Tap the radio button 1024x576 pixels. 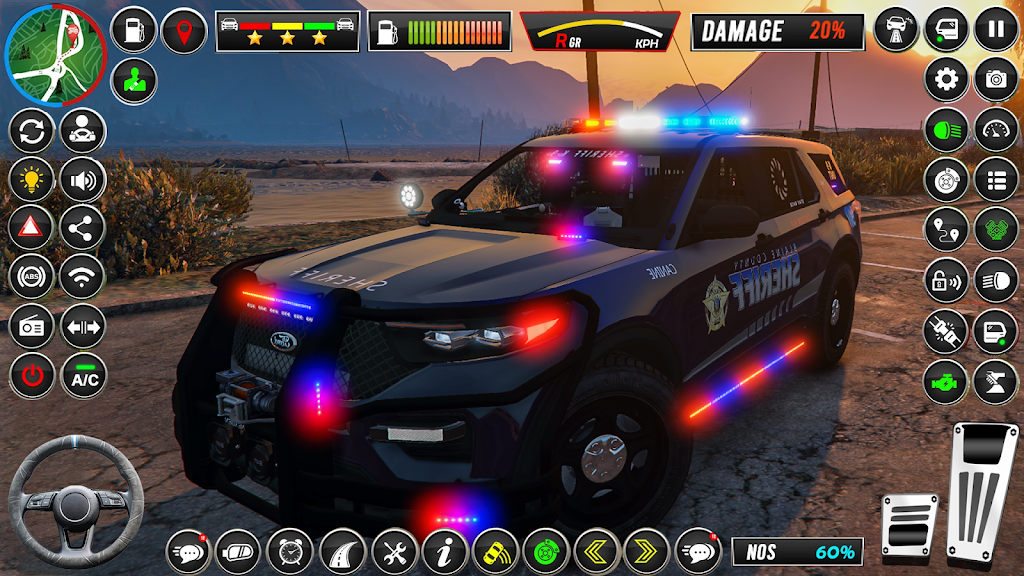(31, 326)
